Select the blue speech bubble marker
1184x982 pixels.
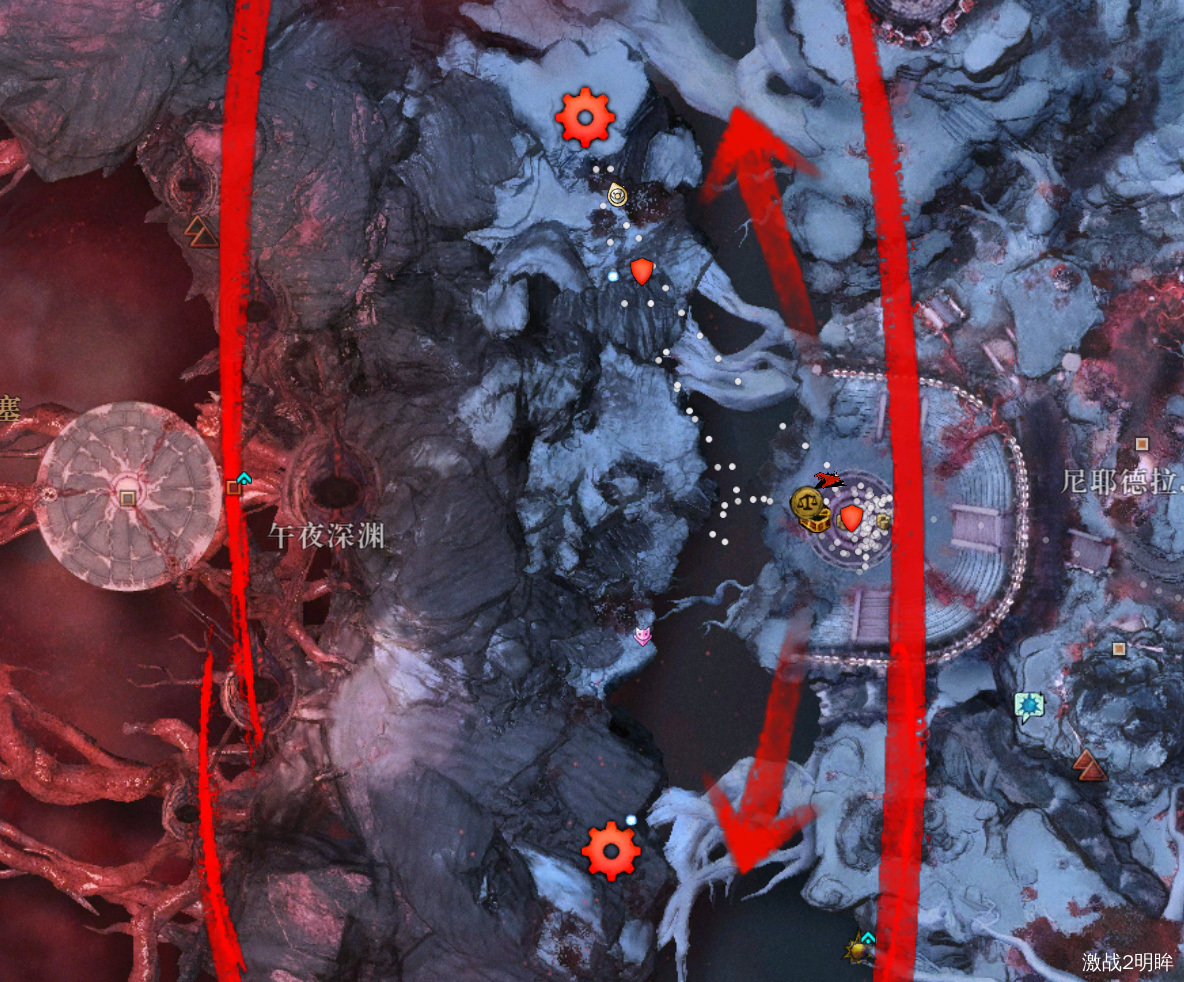click(x=1027, y=706)
